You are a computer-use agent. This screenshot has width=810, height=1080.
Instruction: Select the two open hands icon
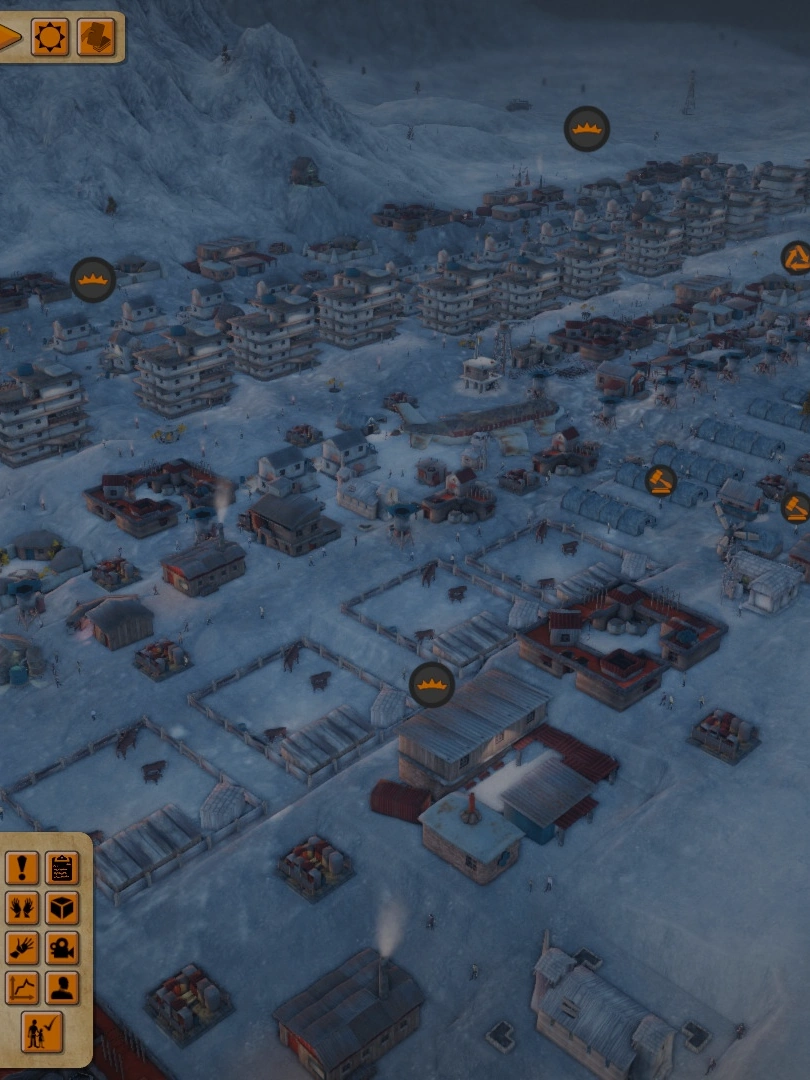(x=22, y=908)
